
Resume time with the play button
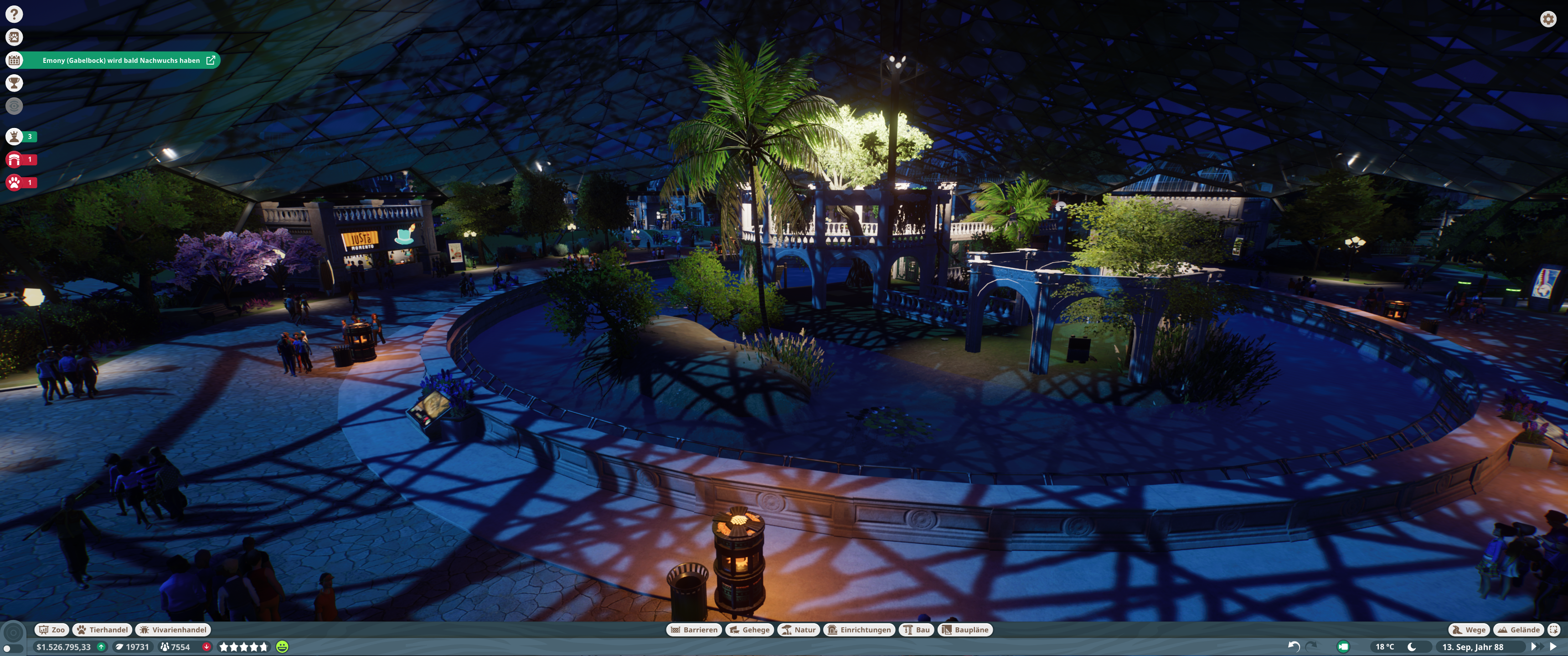1553,647
